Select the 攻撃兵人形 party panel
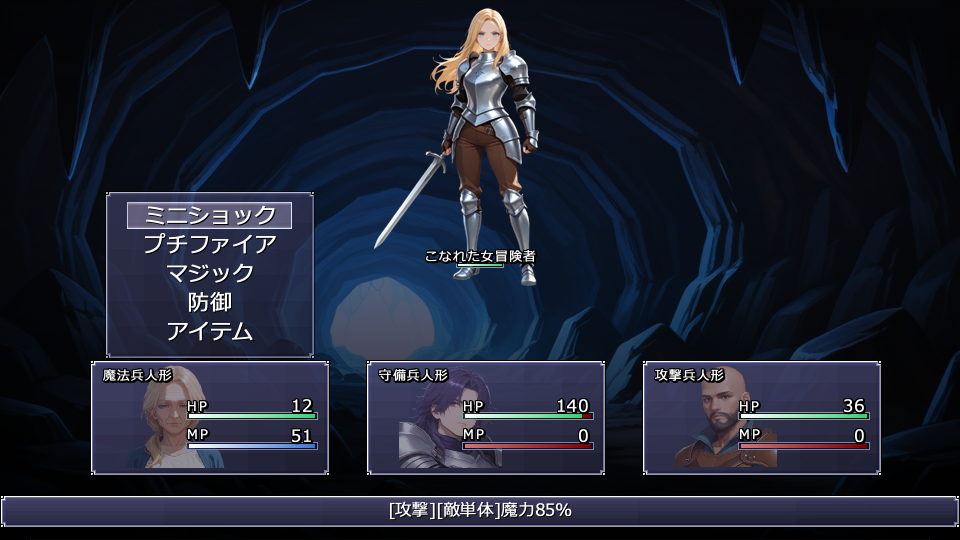 click(762, 417)
